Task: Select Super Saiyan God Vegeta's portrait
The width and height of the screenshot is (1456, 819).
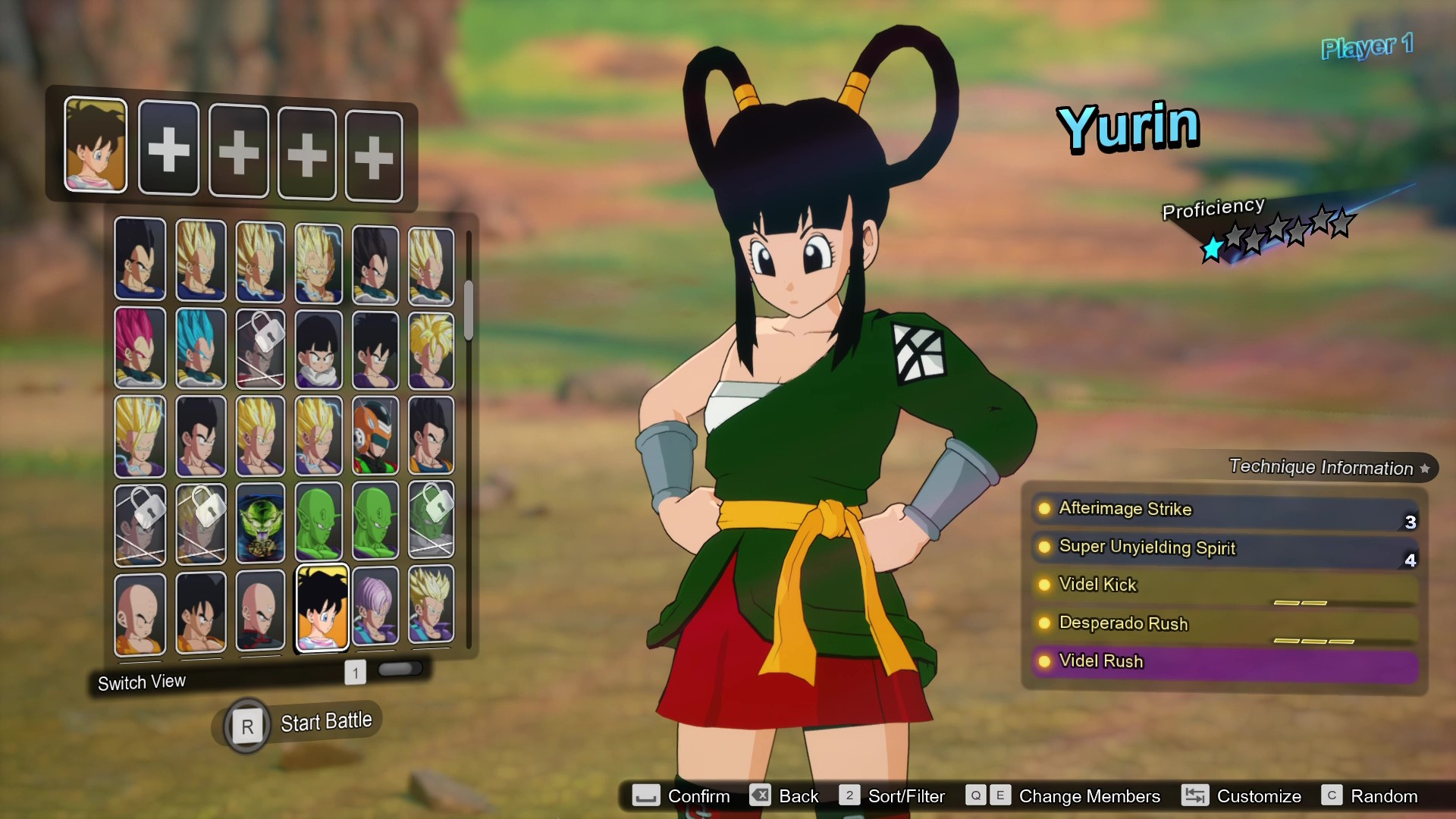Action: 140,349
